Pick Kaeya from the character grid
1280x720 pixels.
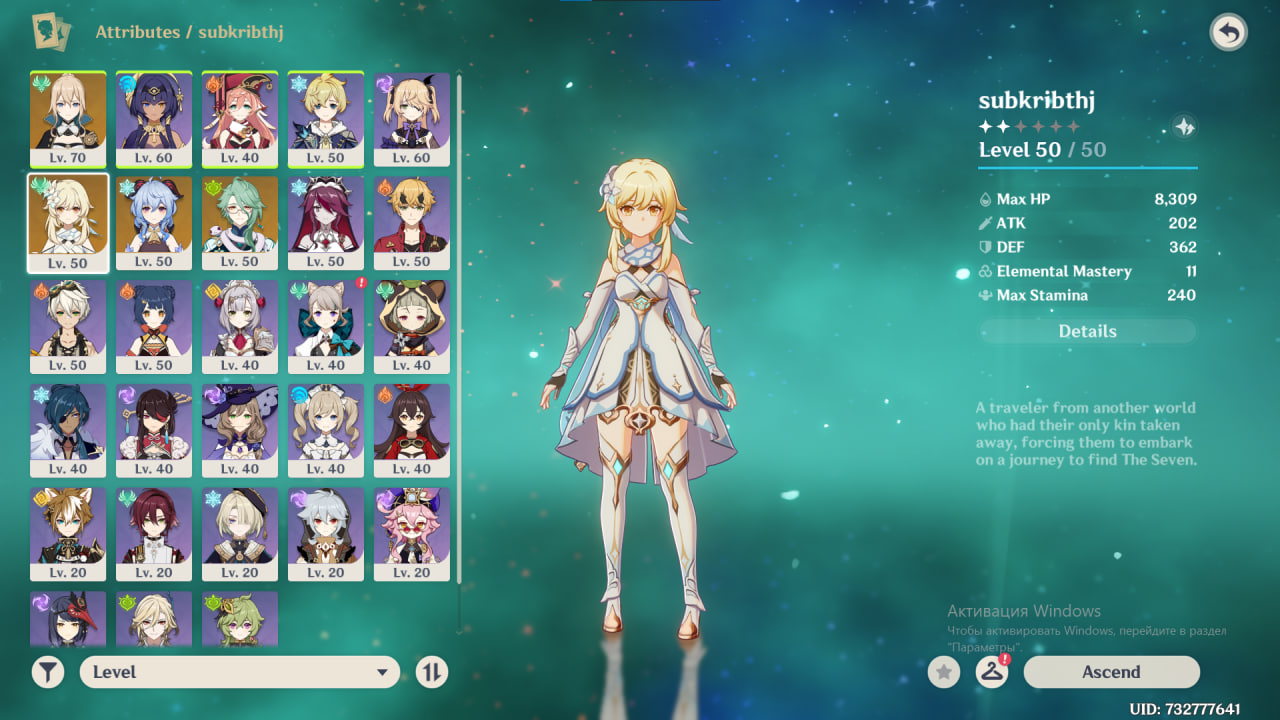coord(68,430)
